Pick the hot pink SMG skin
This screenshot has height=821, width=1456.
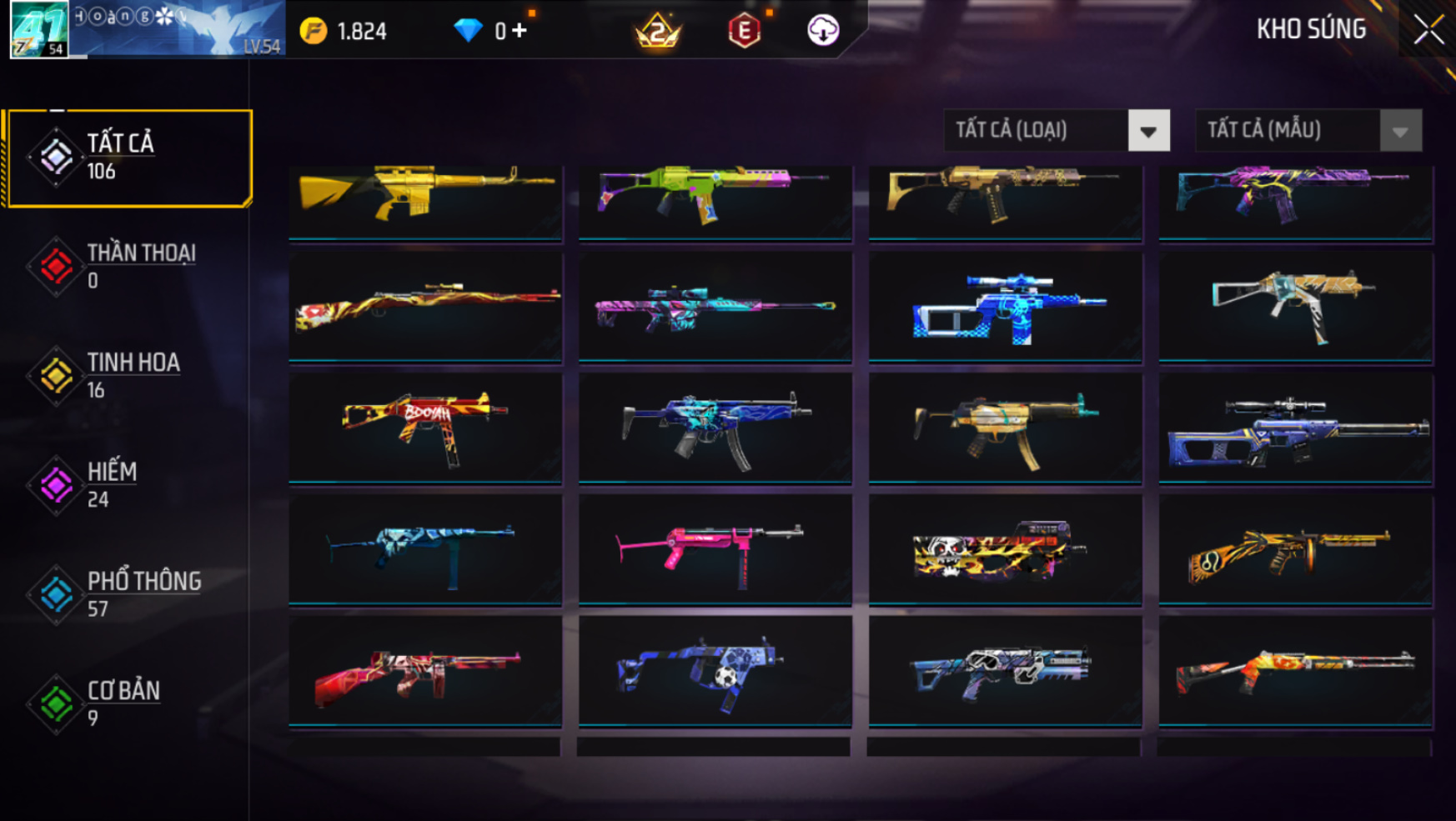coord(715,548)
